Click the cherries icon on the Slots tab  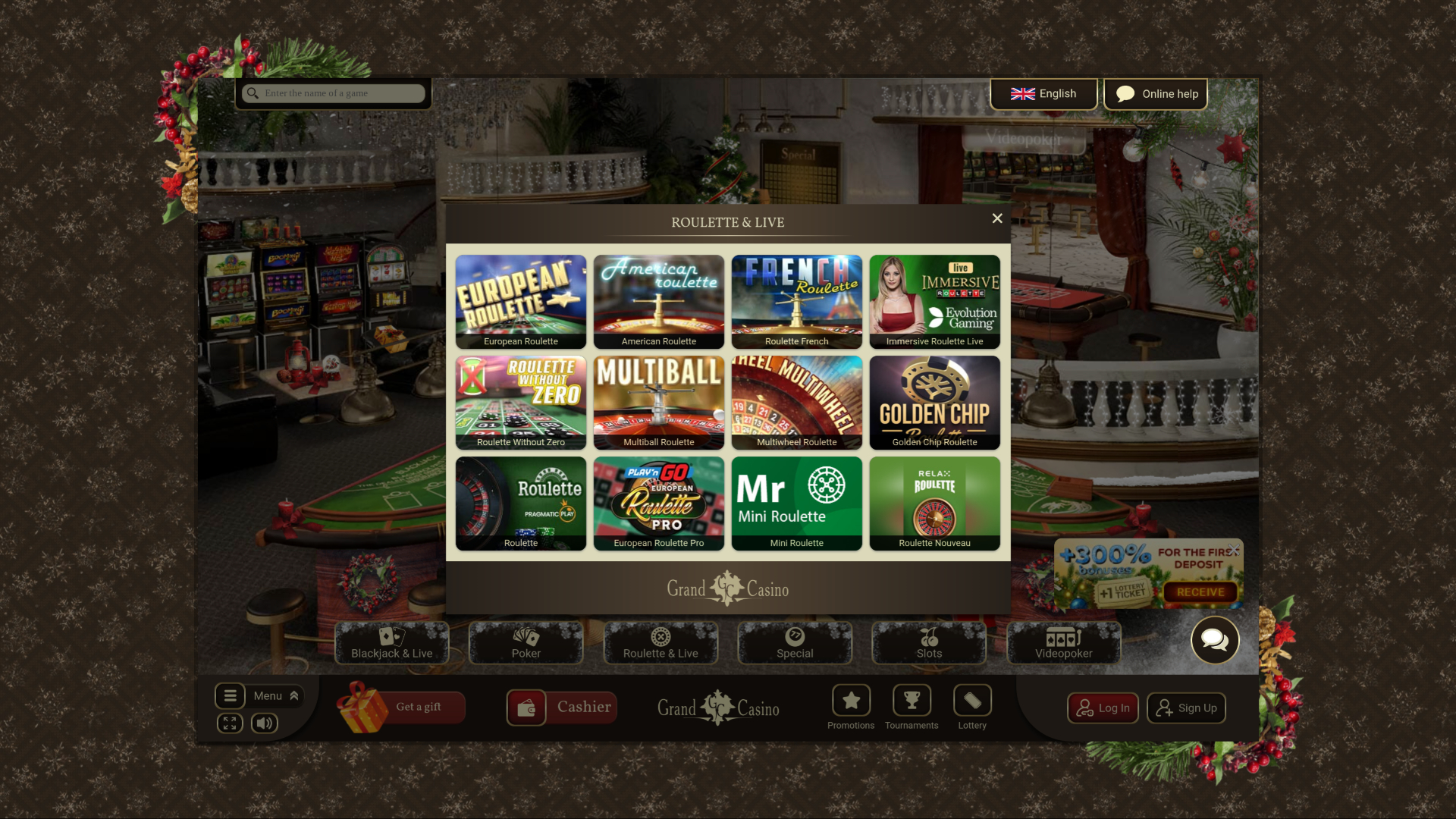click(927, 635)
